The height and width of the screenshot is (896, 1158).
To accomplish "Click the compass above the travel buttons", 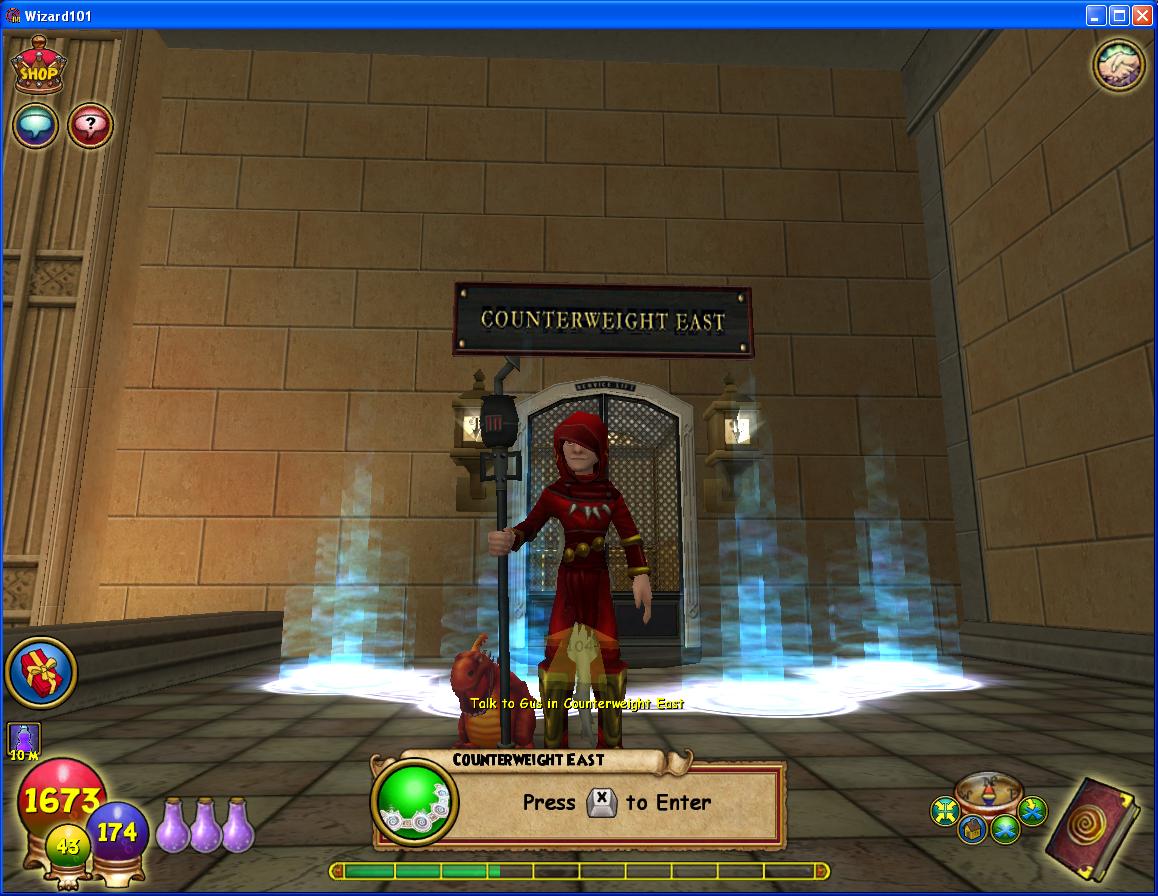I will tap(988, 790).
